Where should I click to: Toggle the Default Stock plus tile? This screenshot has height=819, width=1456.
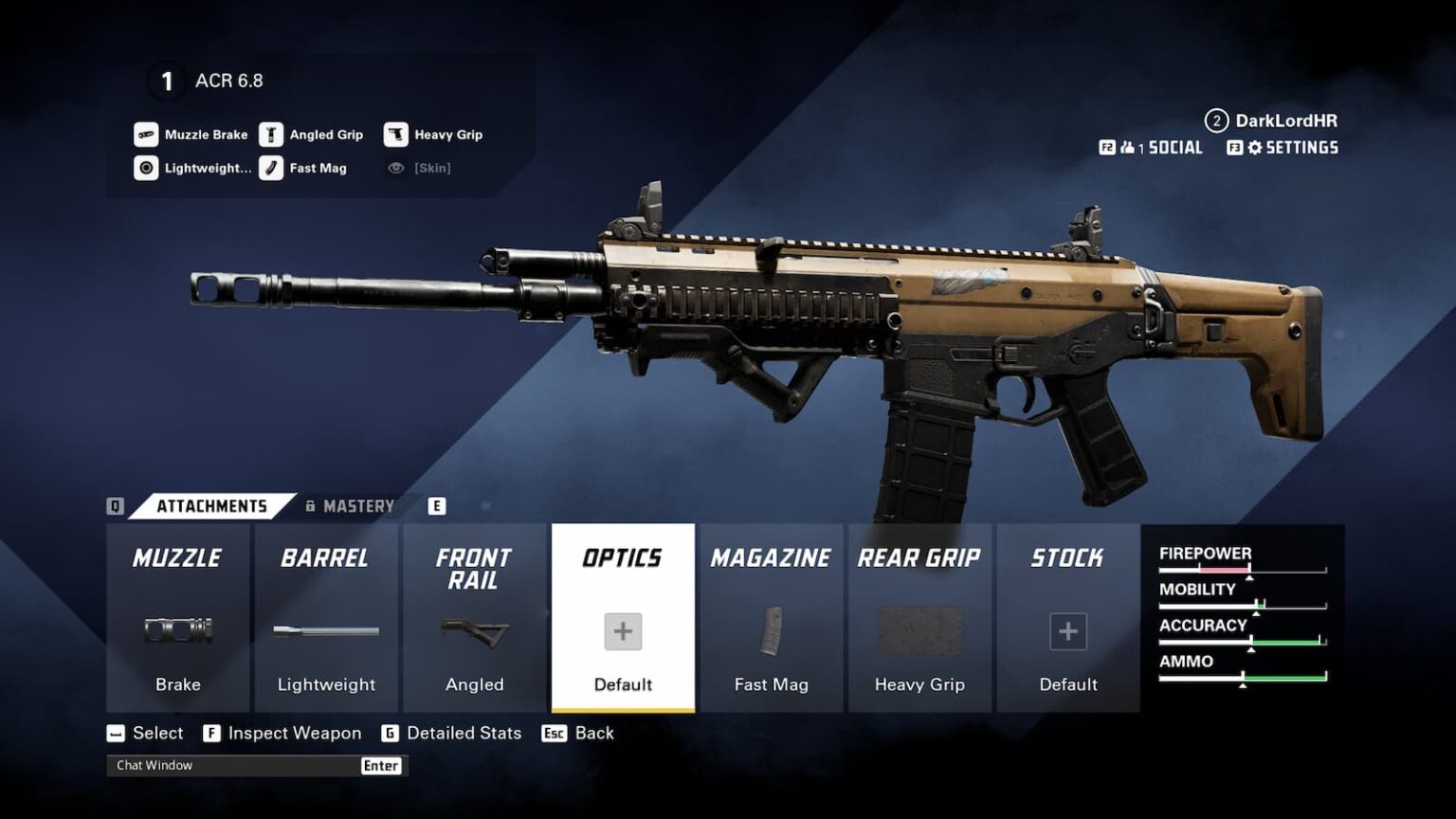1068,629
